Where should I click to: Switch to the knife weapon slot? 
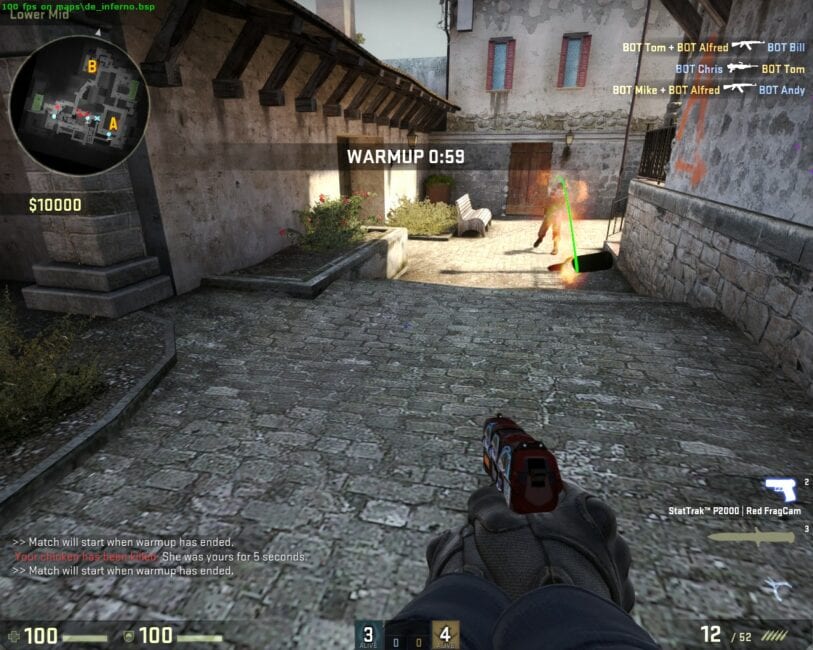tap(752, 537)
